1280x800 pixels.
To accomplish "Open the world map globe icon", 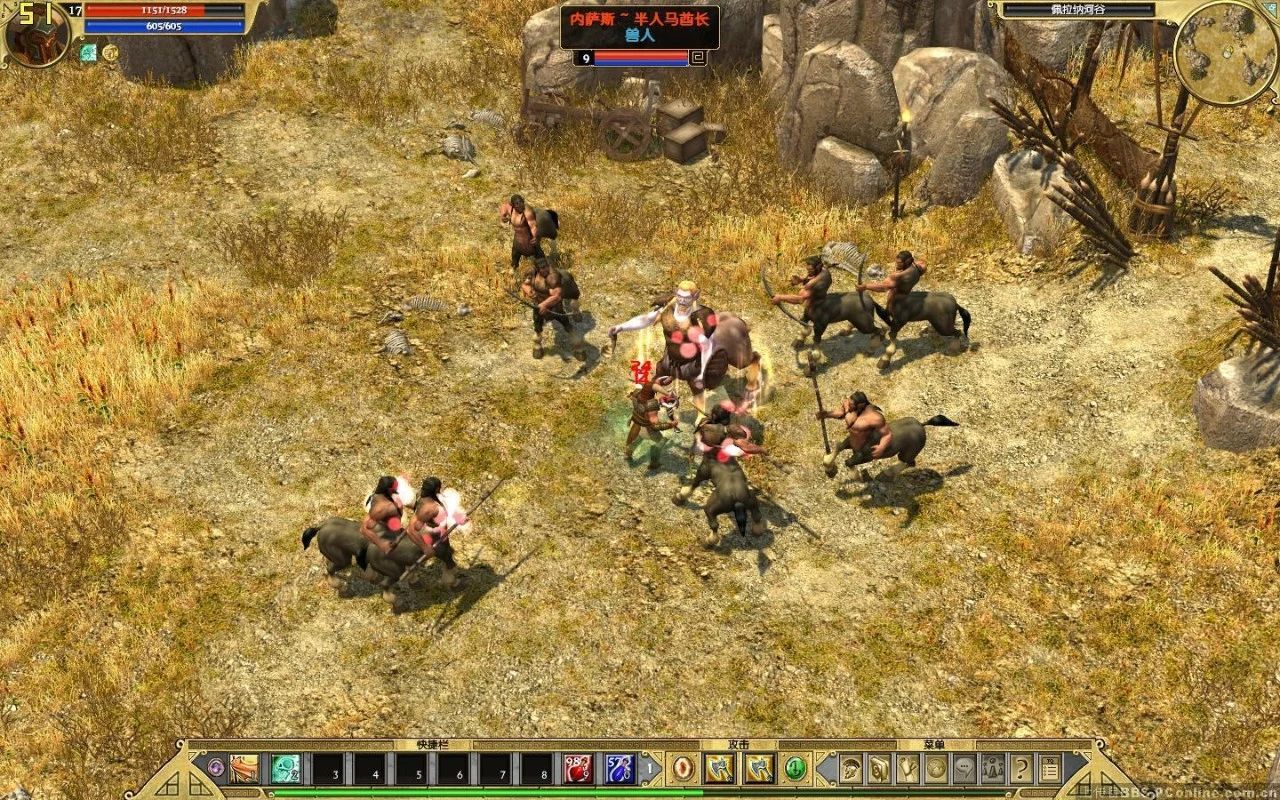I will (936, 769).
